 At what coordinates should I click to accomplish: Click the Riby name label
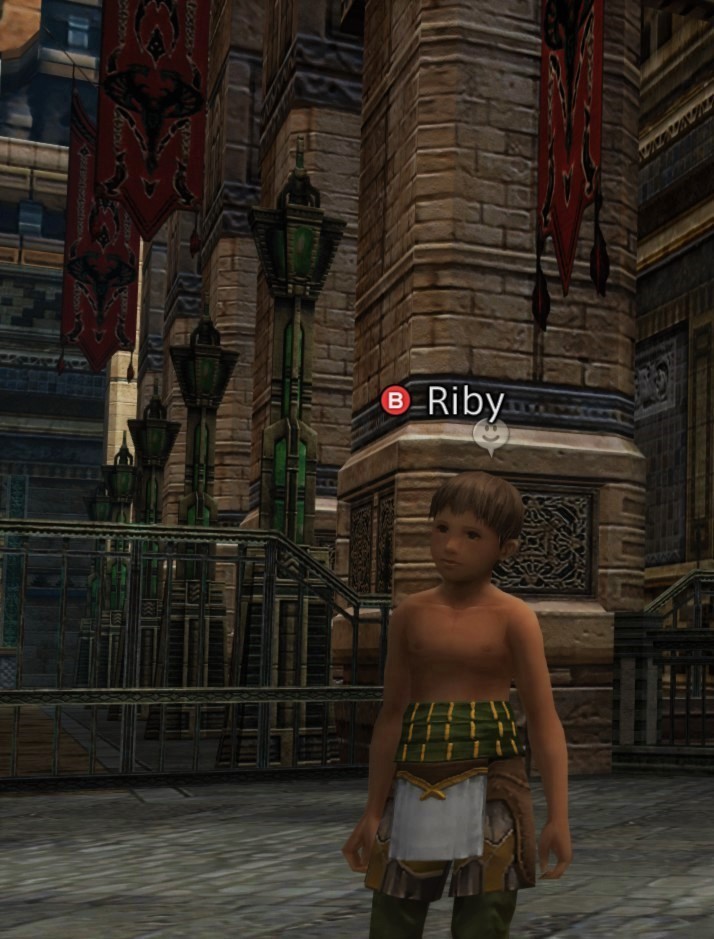coord(465,401)
